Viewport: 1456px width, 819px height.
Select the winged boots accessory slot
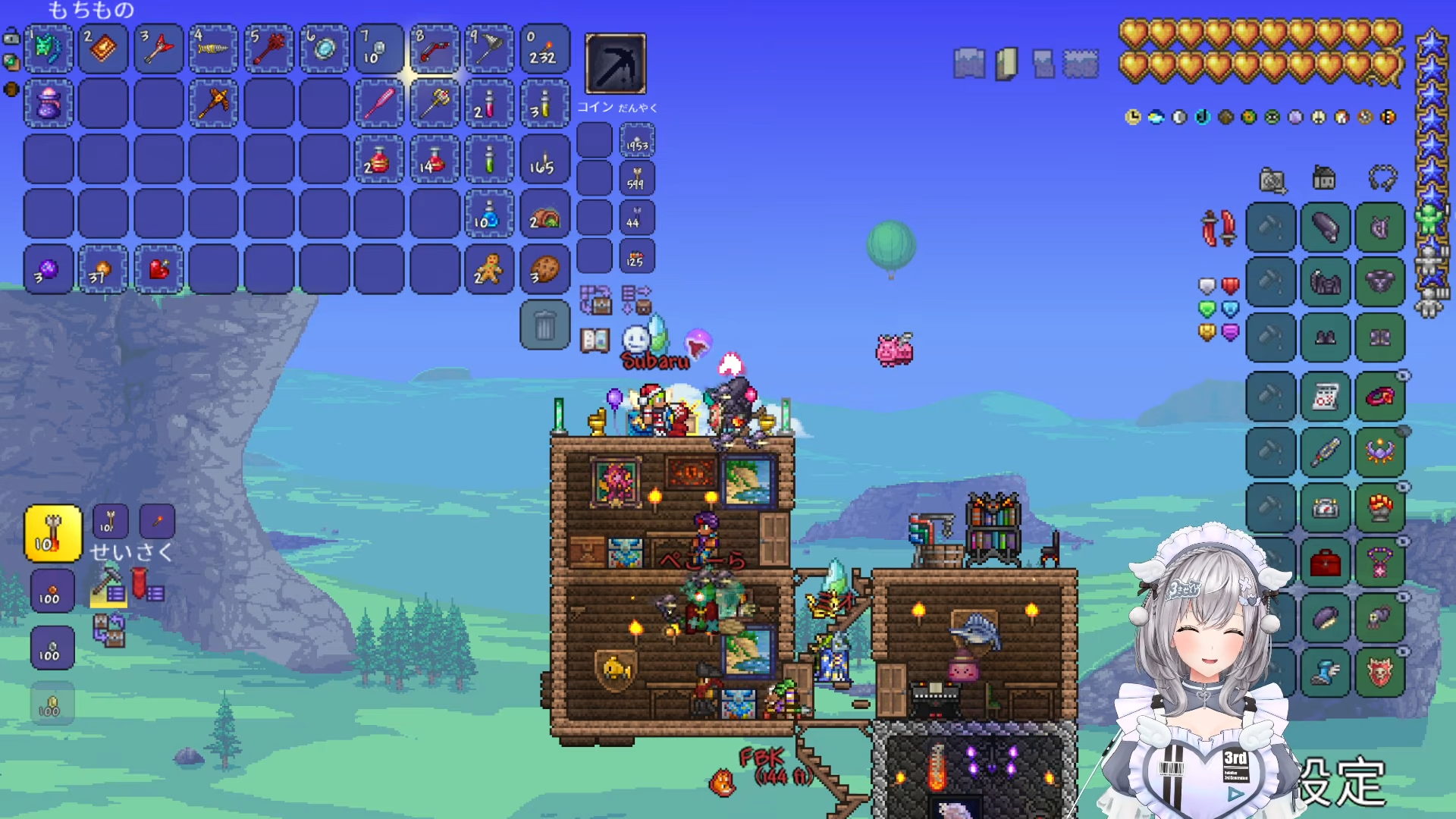(1325, 673)
